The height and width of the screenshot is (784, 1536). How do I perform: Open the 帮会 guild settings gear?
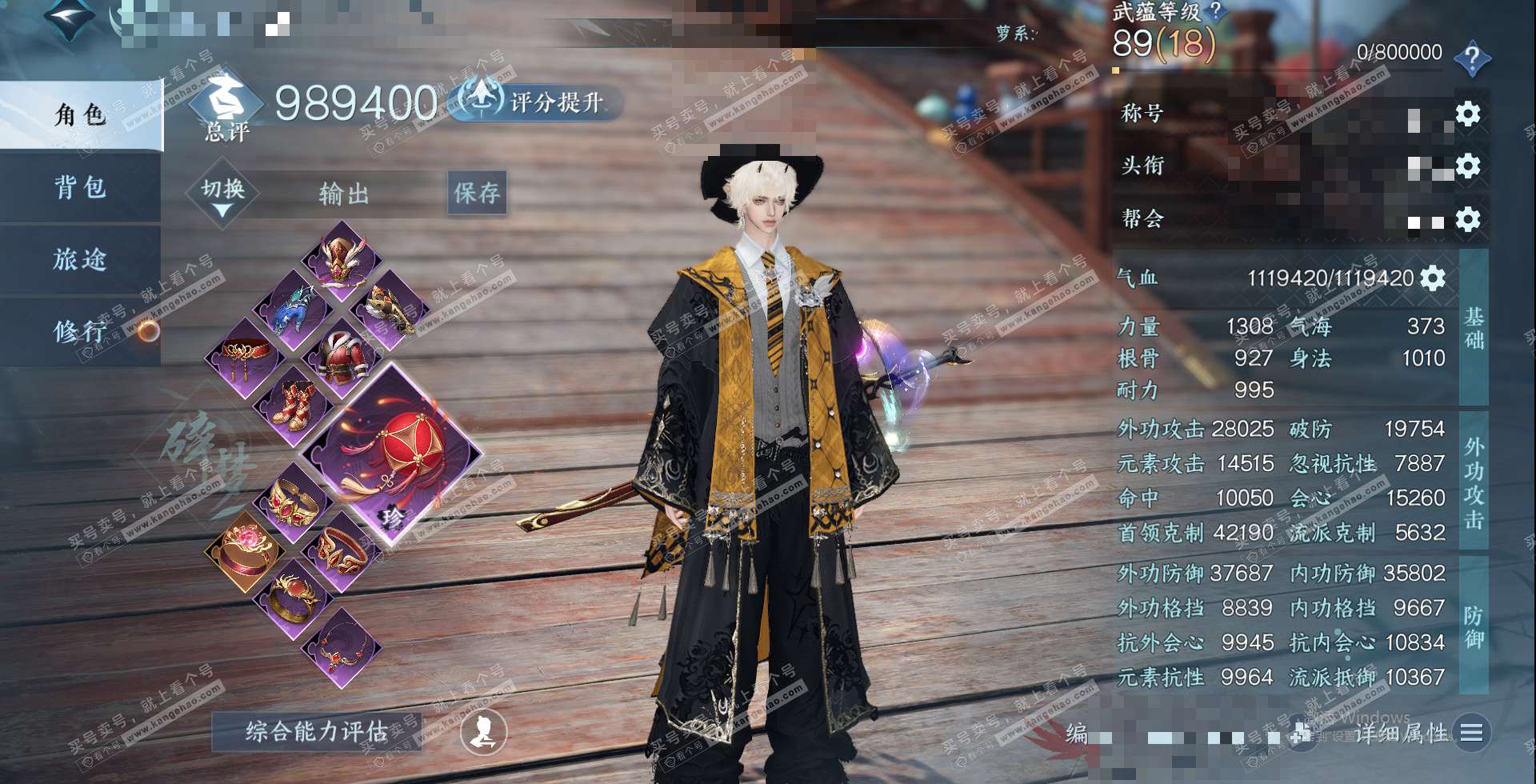pos(1467,219)
